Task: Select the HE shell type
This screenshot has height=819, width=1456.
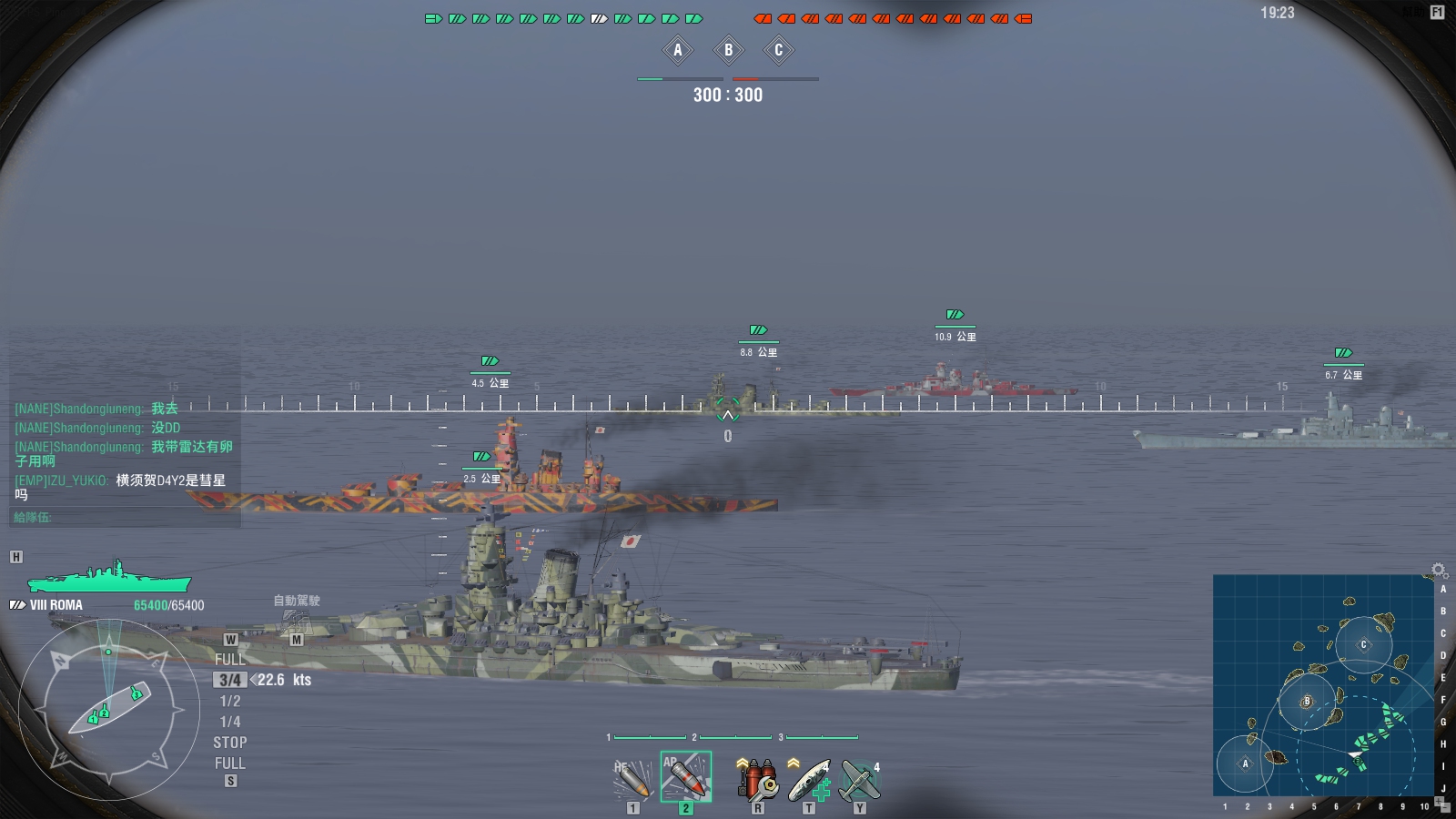Action: pos(632,778)
